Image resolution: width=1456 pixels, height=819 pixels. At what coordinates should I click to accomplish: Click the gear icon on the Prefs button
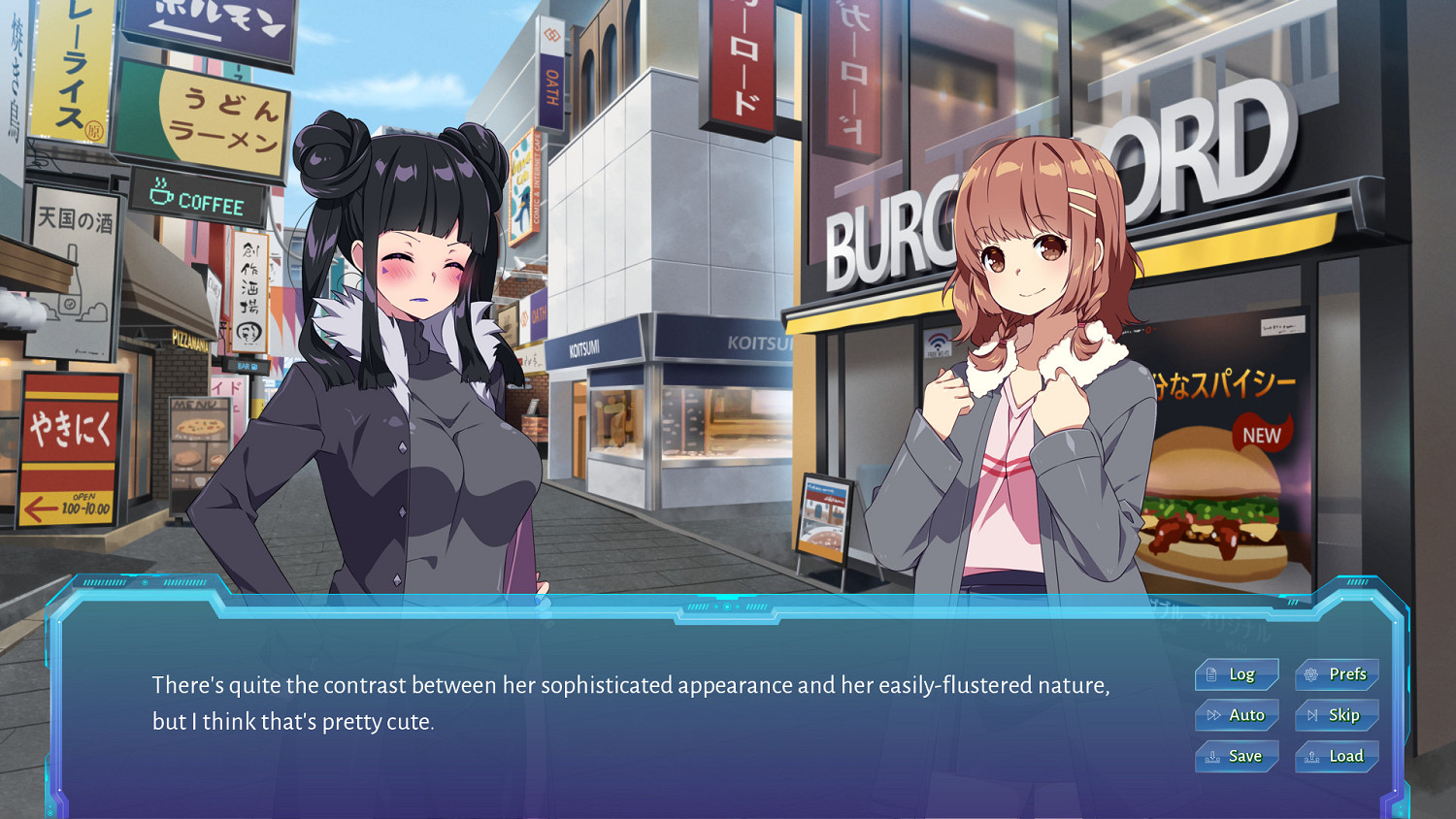1310,674
